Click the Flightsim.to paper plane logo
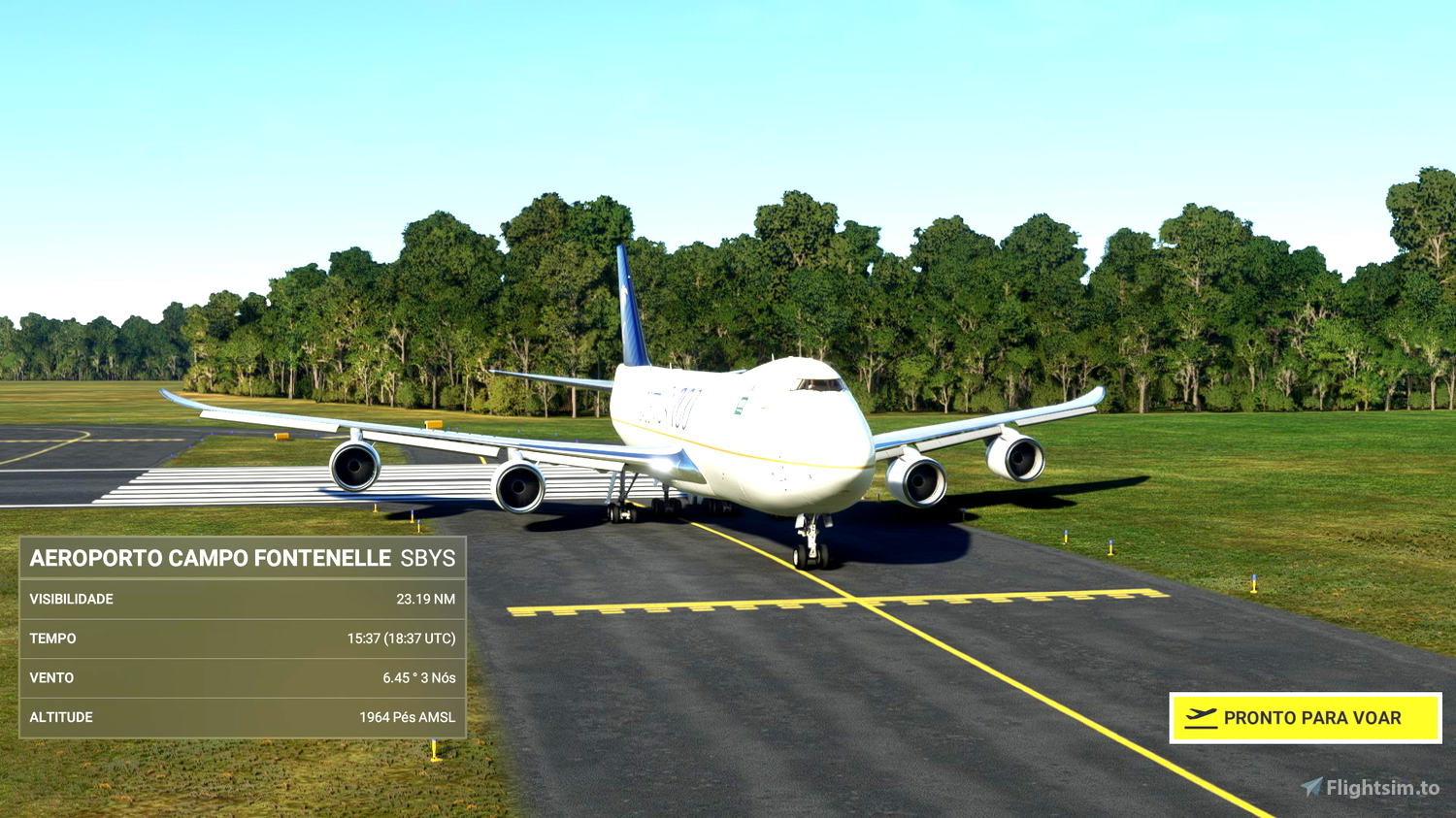The height and width of the screenshot is (818, 1456). click(1312, 783)
